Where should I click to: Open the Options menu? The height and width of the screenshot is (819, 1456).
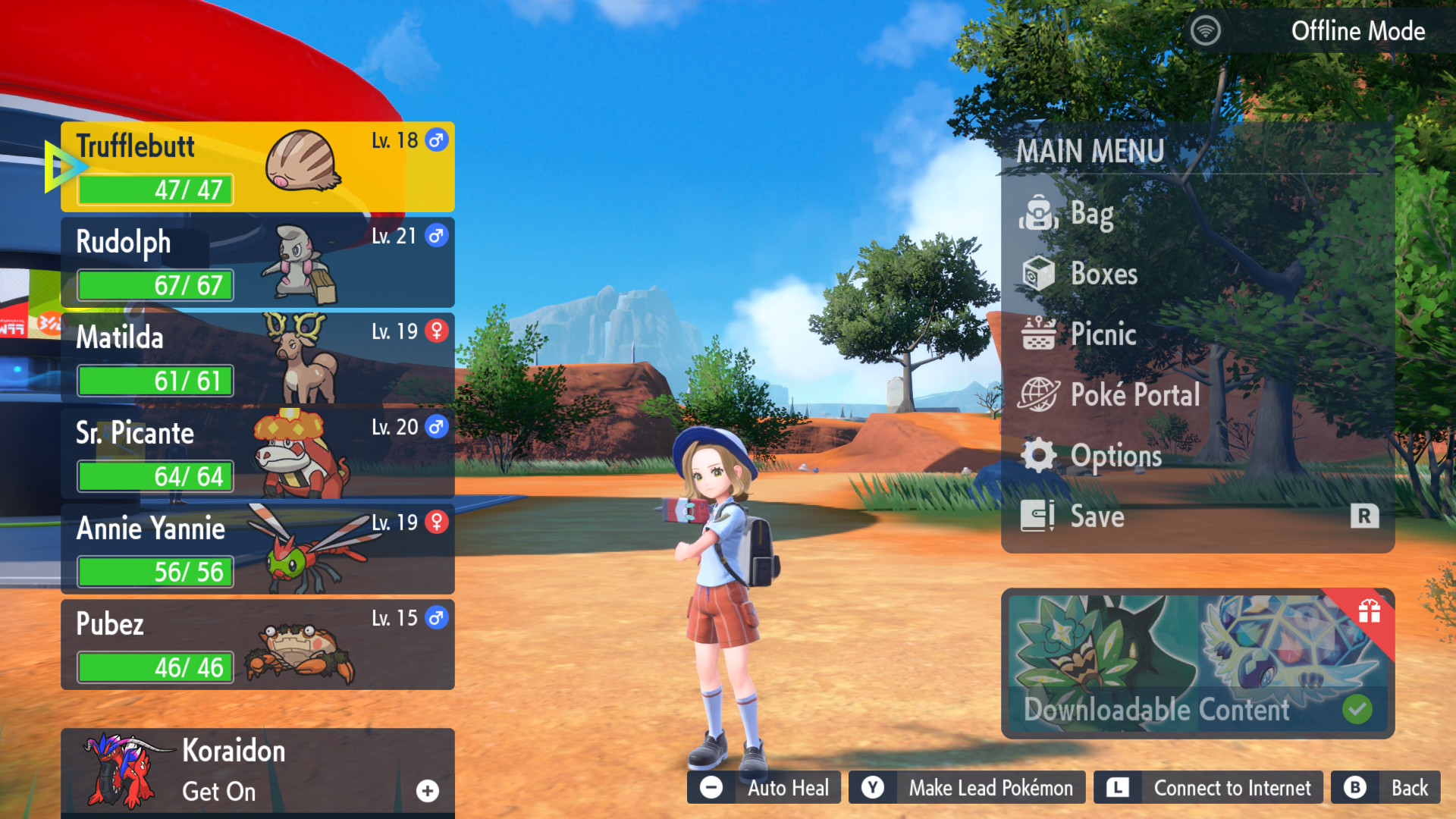(x=1115, y=456)
